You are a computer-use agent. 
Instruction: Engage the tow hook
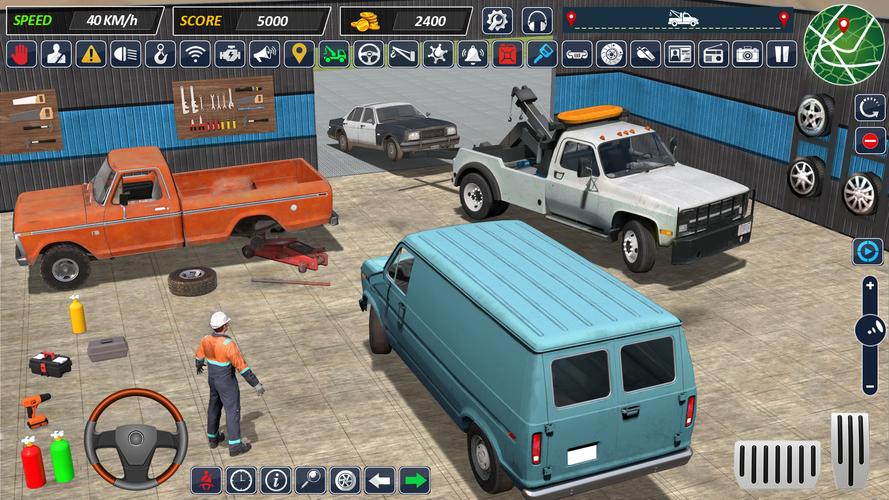[160, 54]
